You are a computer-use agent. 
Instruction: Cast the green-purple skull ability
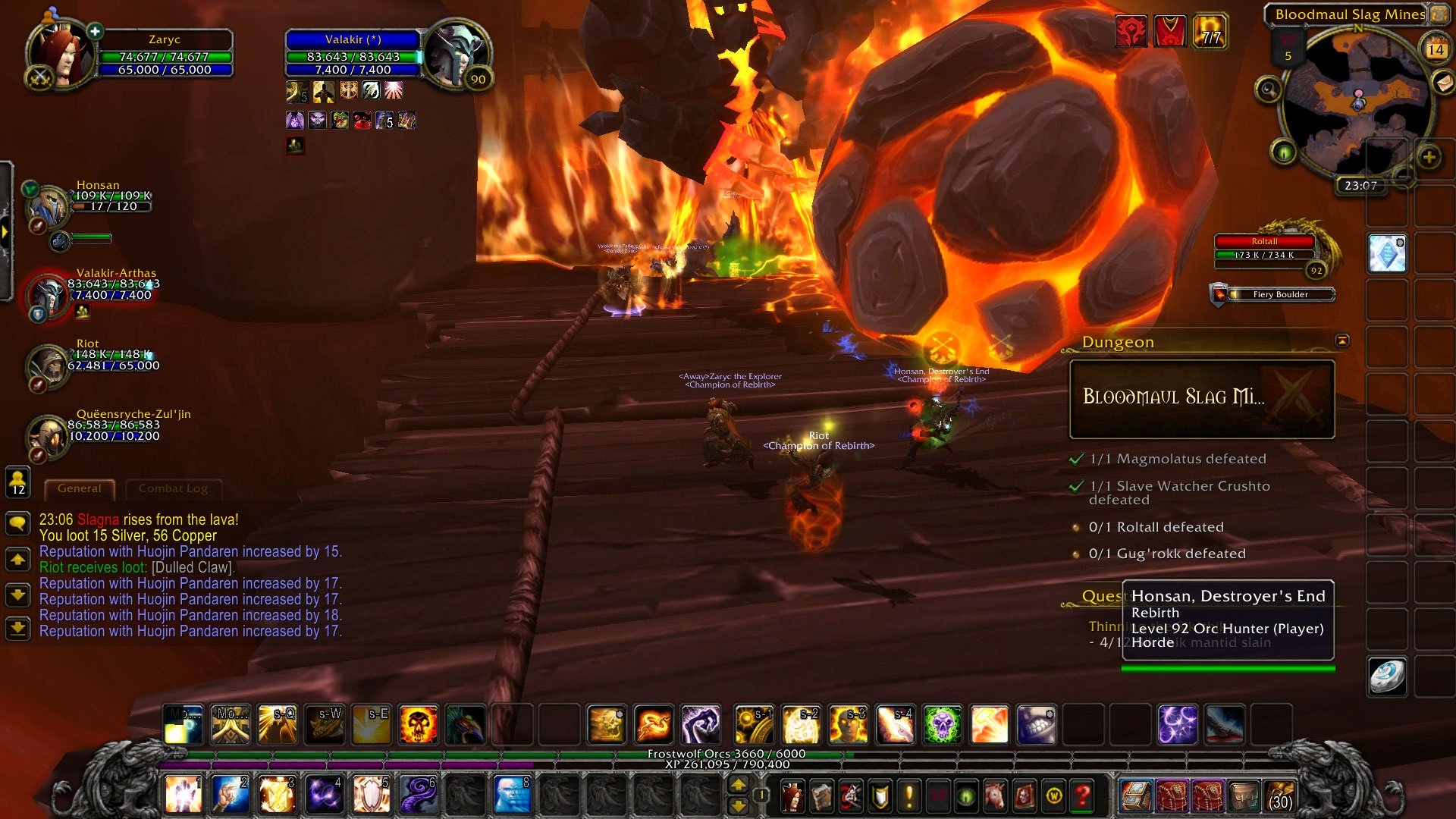tap(943, 724)
